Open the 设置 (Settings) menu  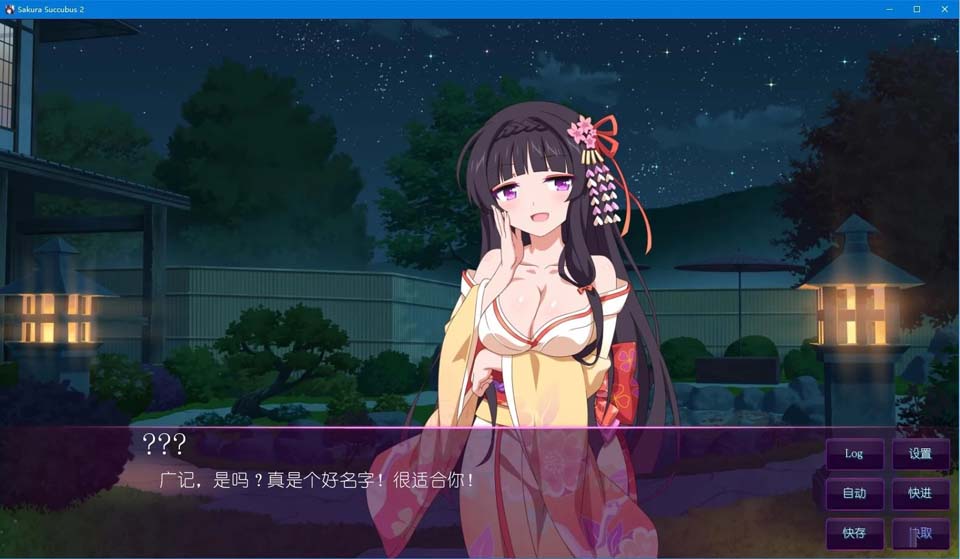click(920, 454)
